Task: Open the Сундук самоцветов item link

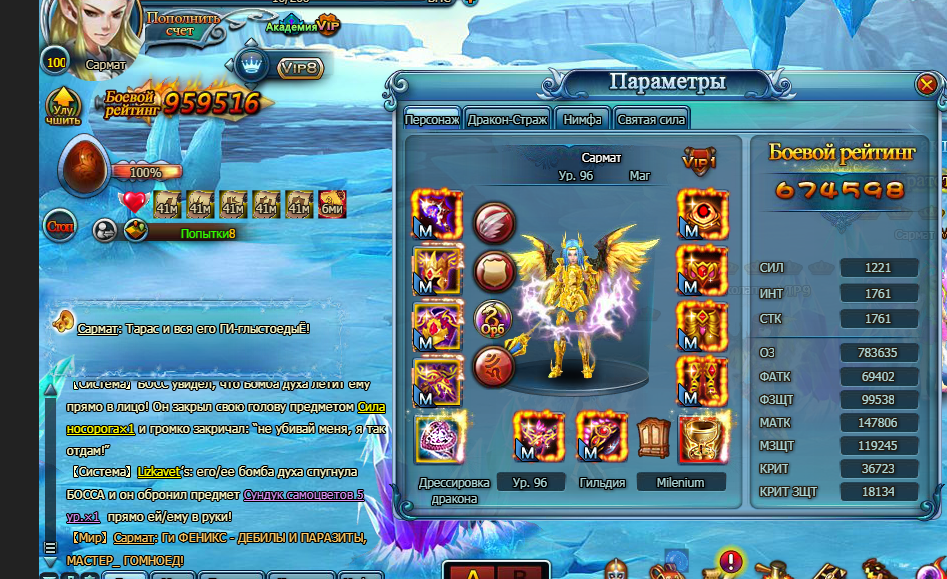Action: coord(304,494)
